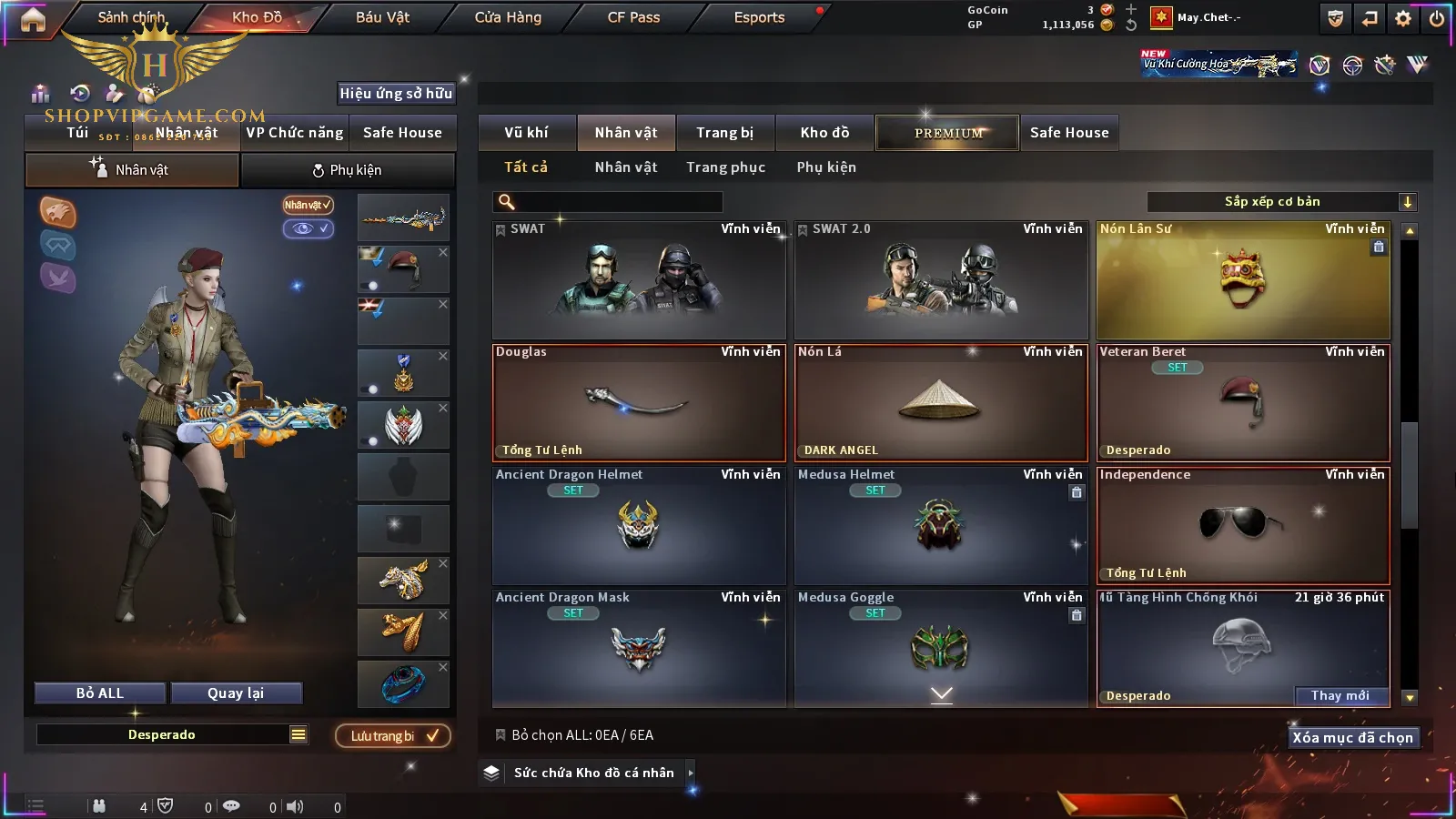Go to the Cửa Hàng shop

pos(508,17)
